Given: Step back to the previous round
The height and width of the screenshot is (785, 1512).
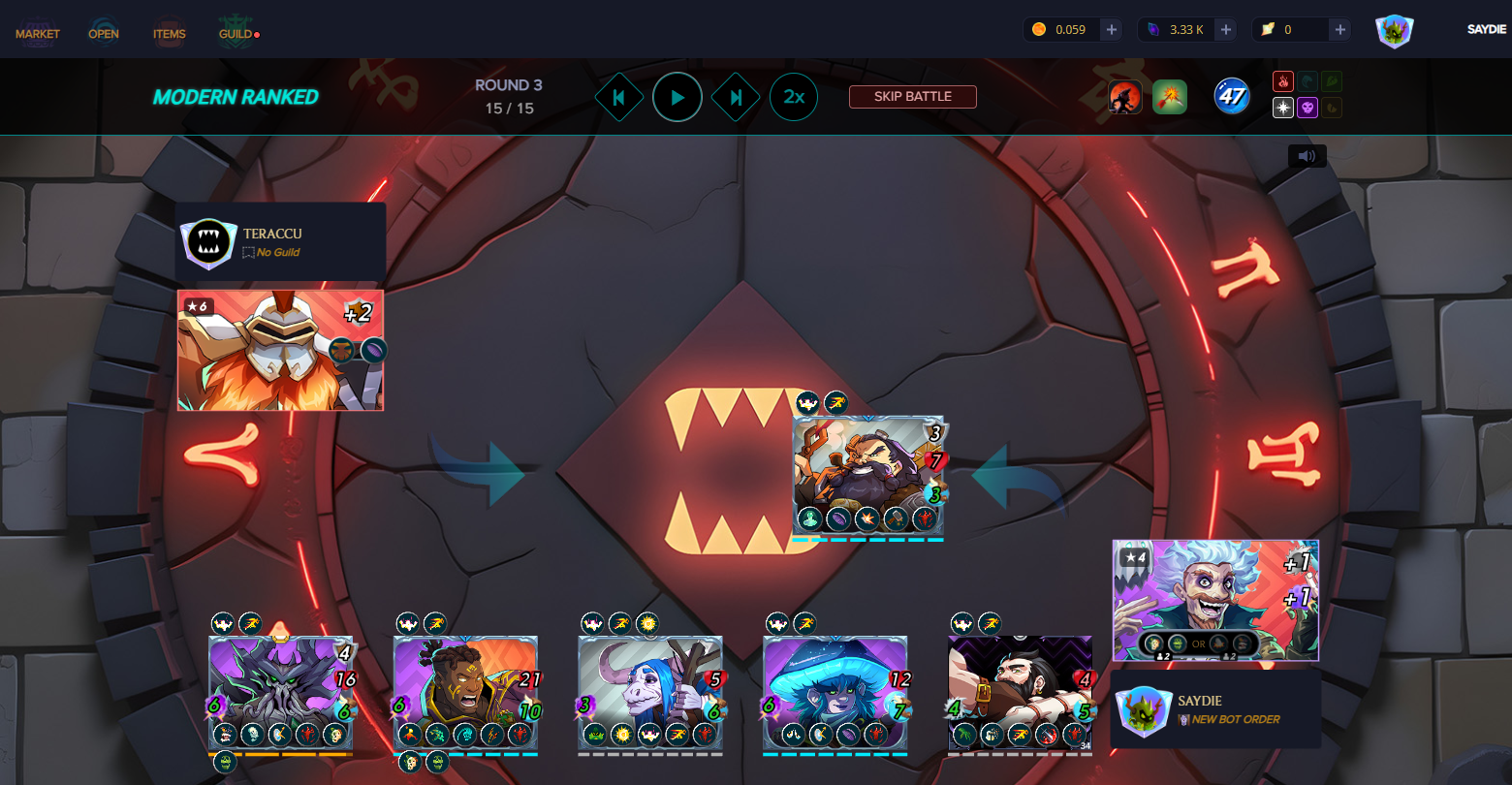Looking at the screenshot, I should click(618, 97).
